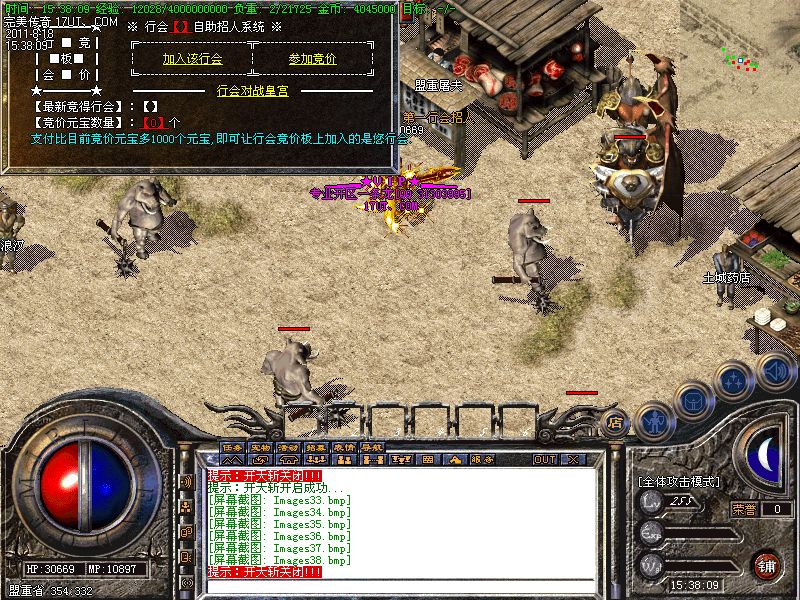Open the 招募 recruitment tab
Screen dimensions: 800x600
click(x=317, y=447)
